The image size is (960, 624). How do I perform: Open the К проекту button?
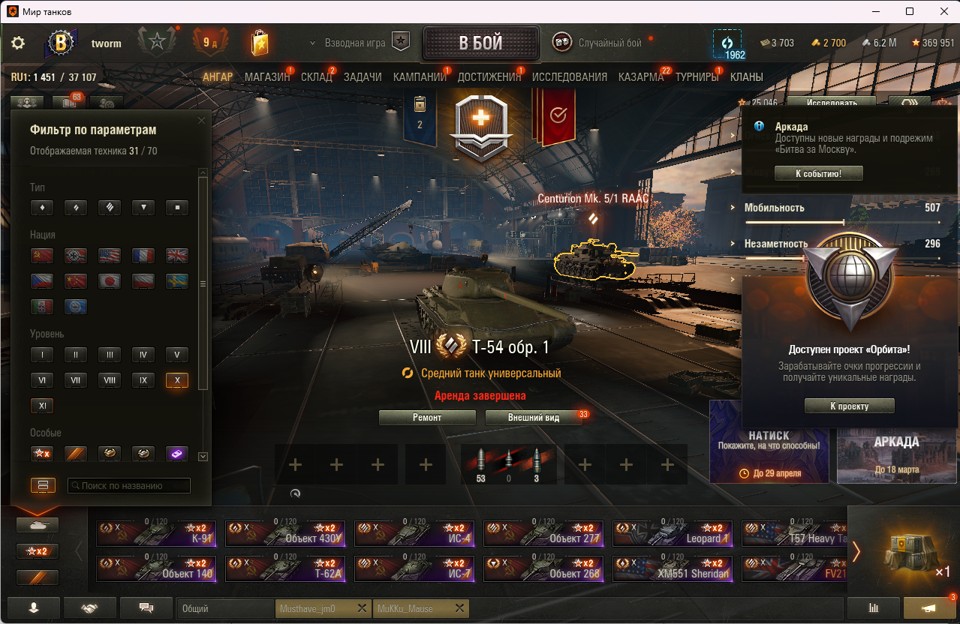(x=848, y=406)
